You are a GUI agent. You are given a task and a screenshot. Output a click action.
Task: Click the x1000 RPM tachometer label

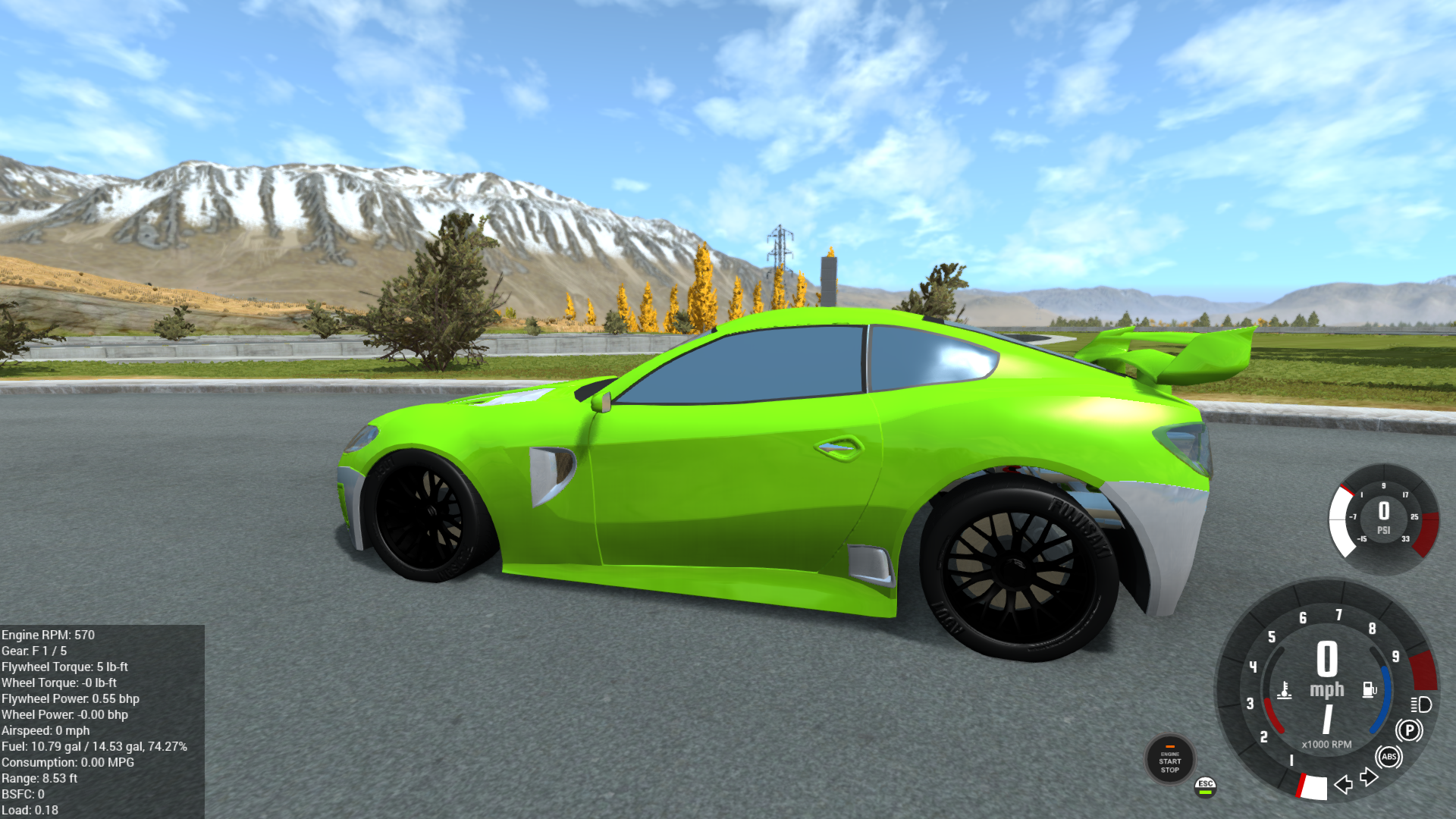(x=1326, y=745)
